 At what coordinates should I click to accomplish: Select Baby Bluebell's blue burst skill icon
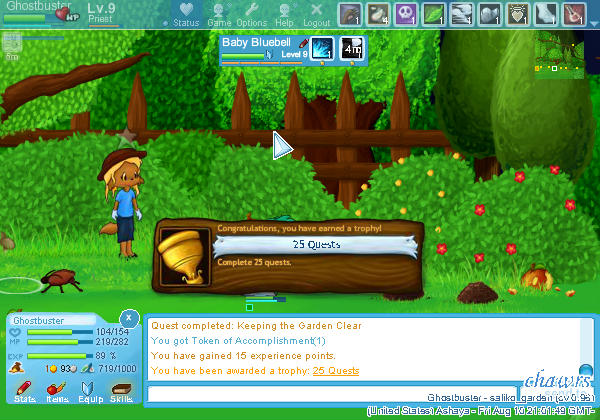pyautogui.click(x=324, y=48)
